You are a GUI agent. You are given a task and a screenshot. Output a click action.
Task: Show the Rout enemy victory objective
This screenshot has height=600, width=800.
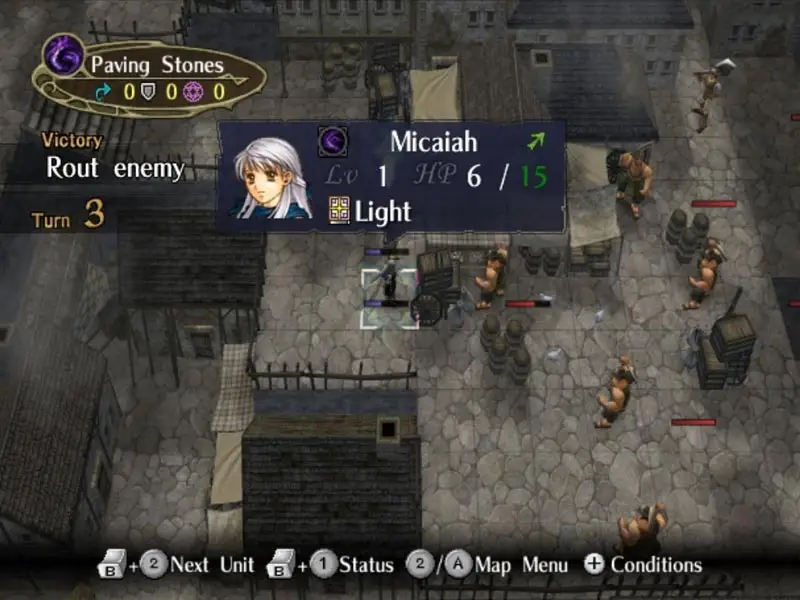115,168
